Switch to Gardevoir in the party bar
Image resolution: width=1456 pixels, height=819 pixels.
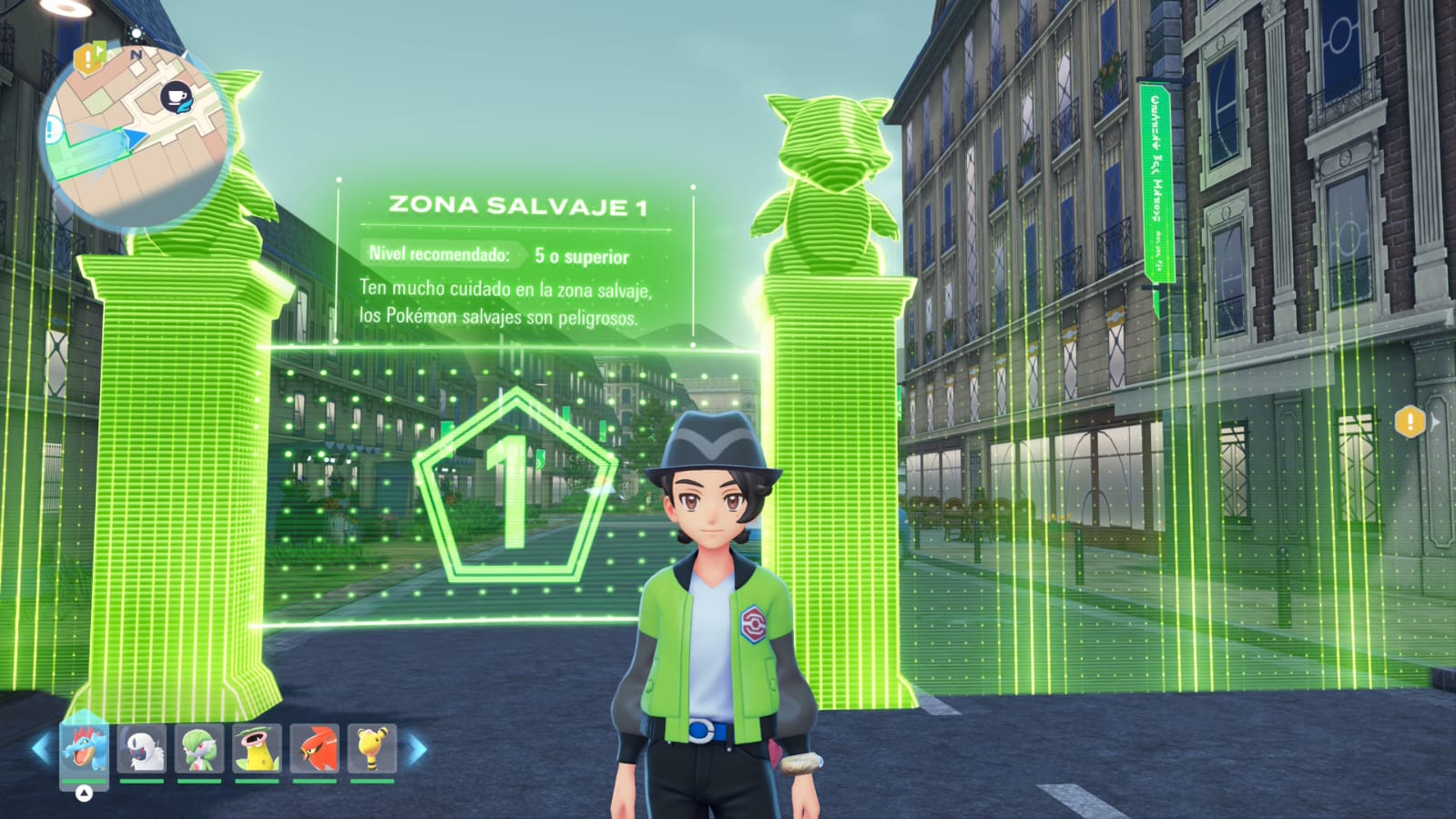tap(199, 749)
